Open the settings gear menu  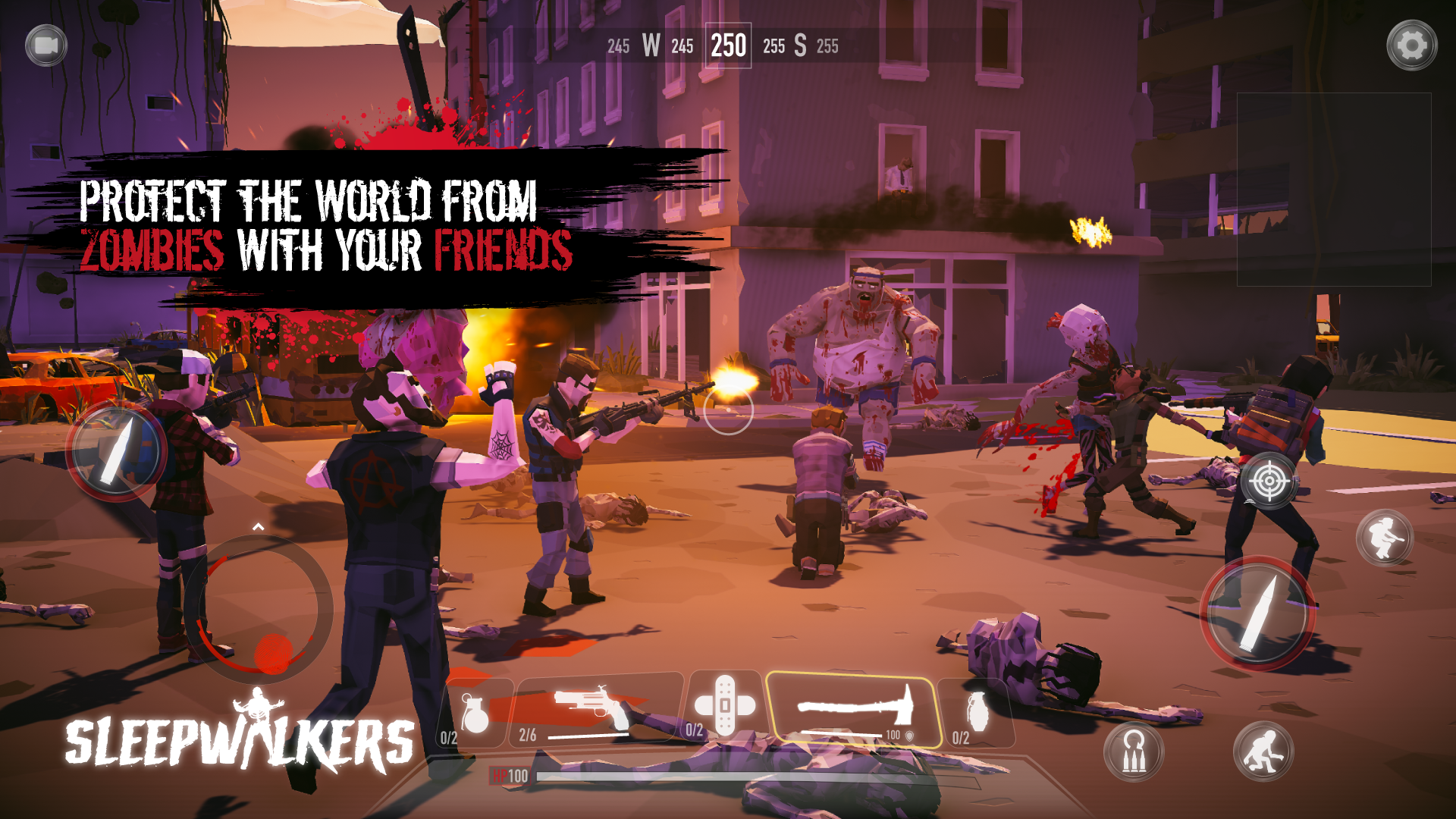(x=1415, y=45)
